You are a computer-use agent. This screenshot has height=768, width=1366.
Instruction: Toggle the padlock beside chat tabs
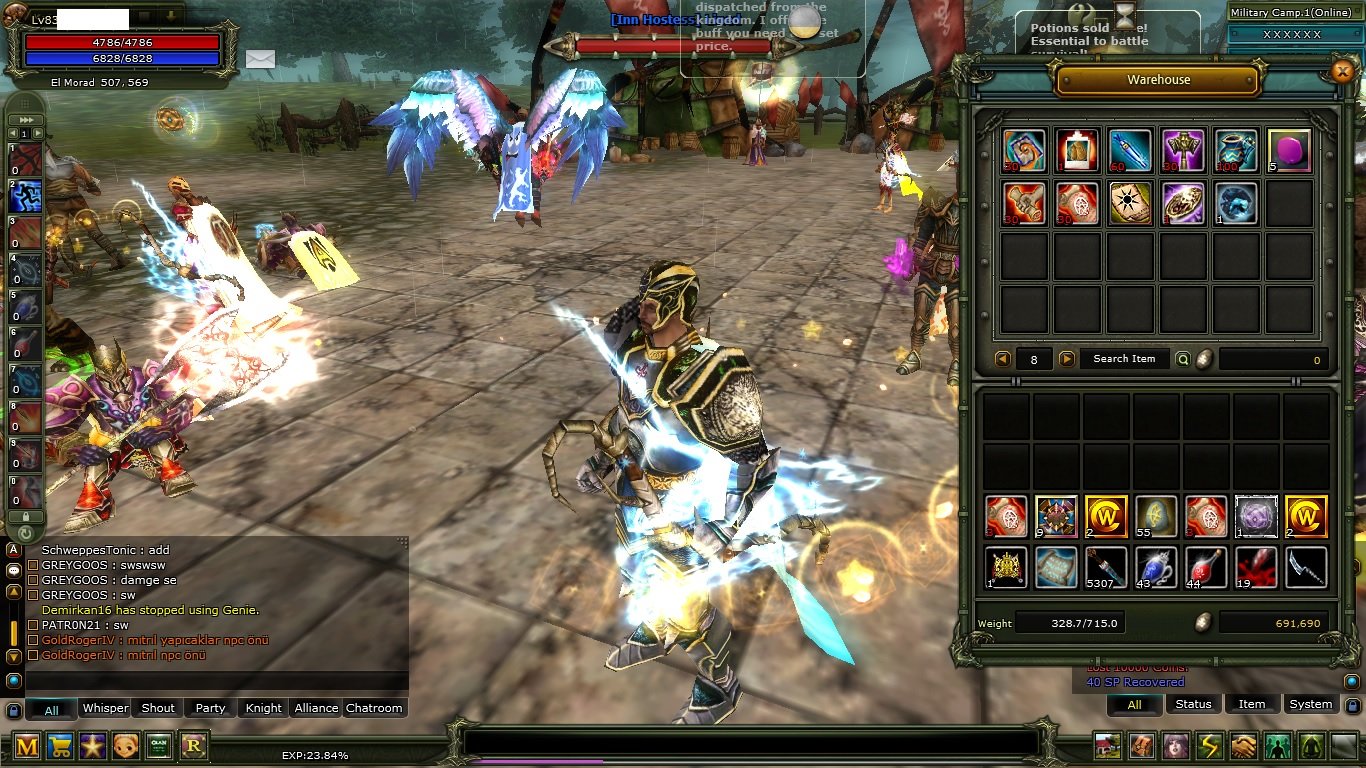pyautogui.click(x=13, y=710)
